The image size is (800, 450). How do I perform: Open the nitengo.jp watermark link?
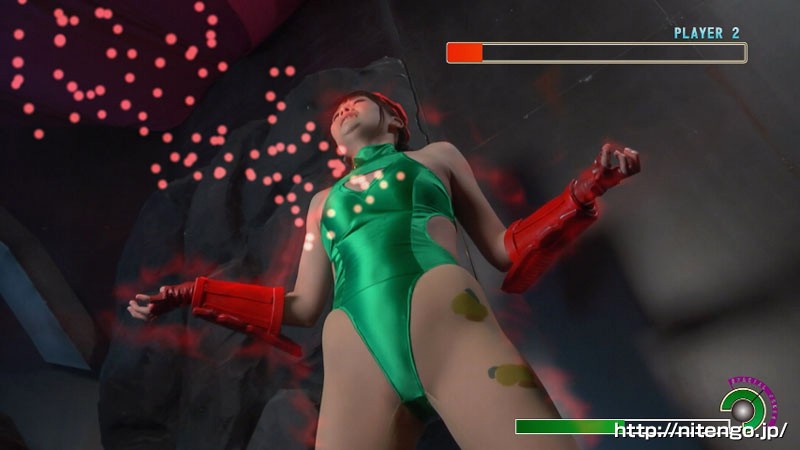[700, 431]
